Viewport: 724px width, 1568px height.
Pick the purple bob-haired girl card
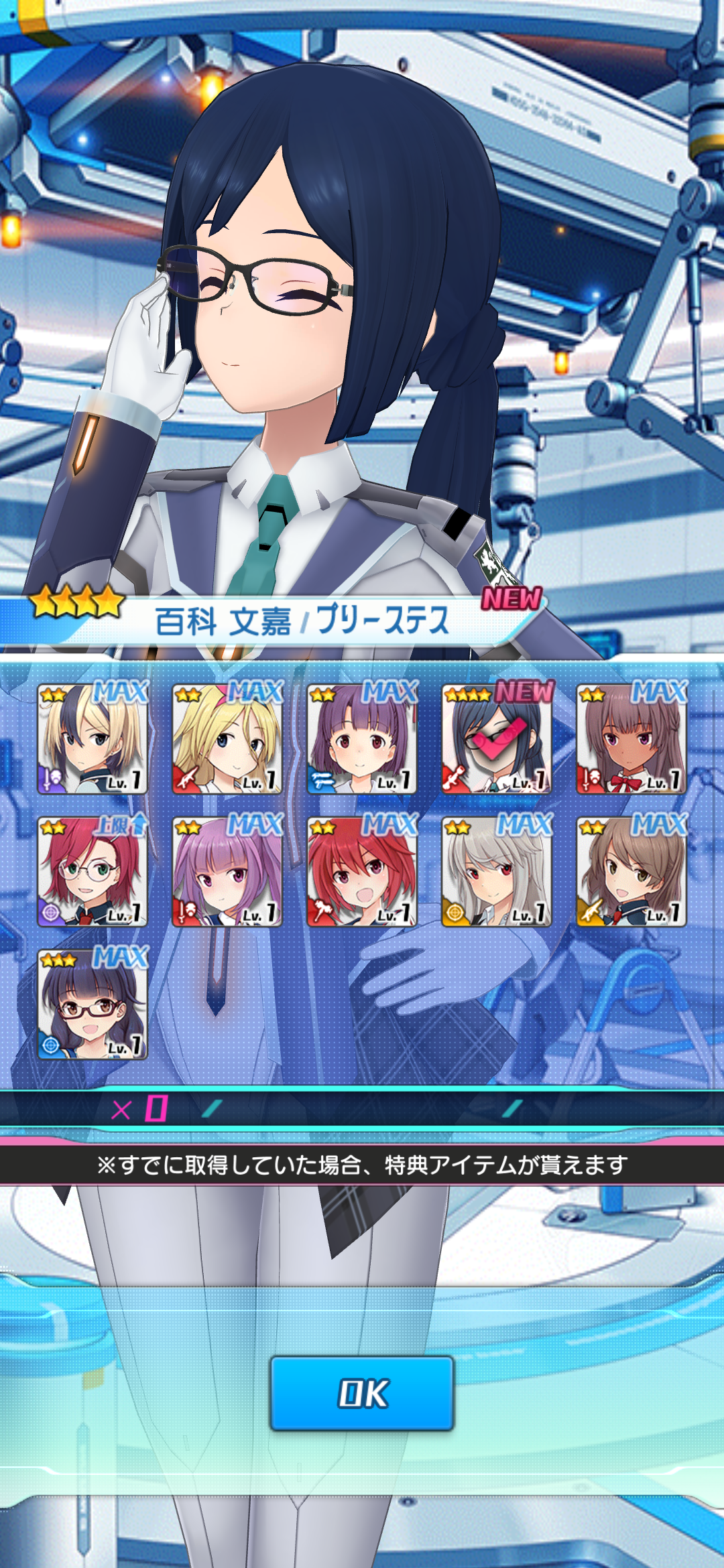[362, 739]
